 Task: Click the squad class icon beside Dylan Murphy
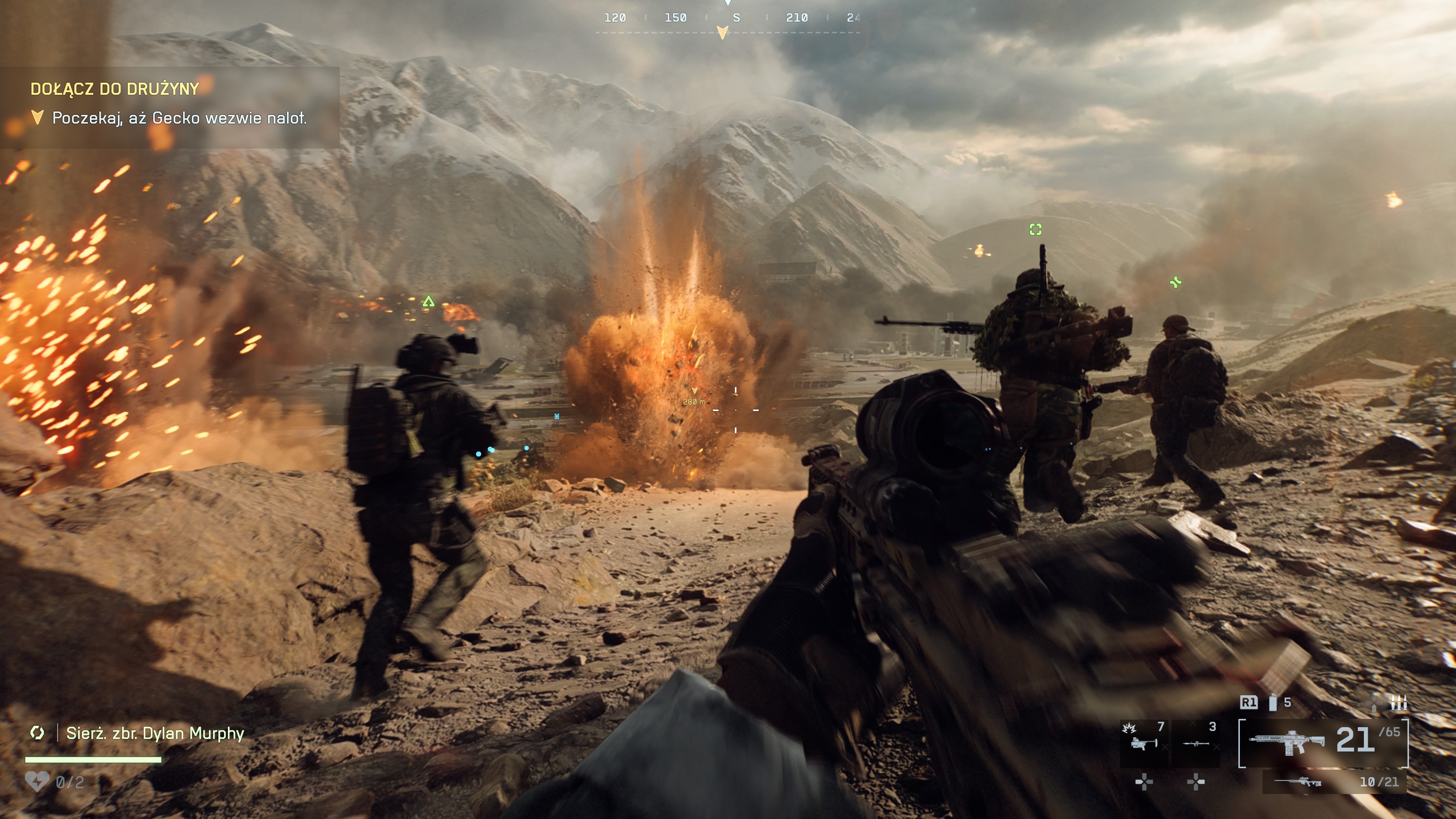[x=37, y=733]
